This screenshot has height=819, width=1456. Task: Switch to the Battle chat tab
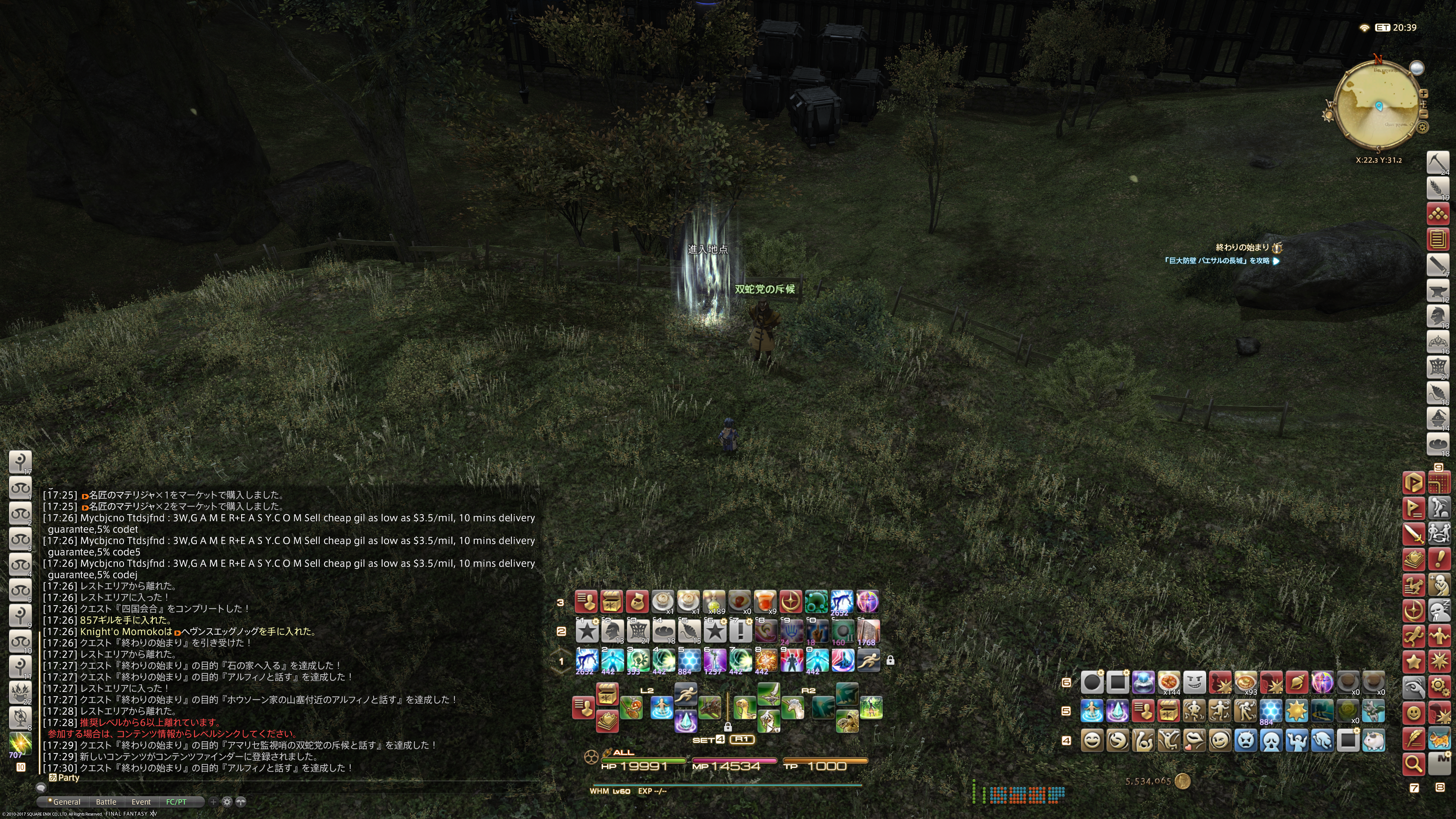(x=106, y=802)
